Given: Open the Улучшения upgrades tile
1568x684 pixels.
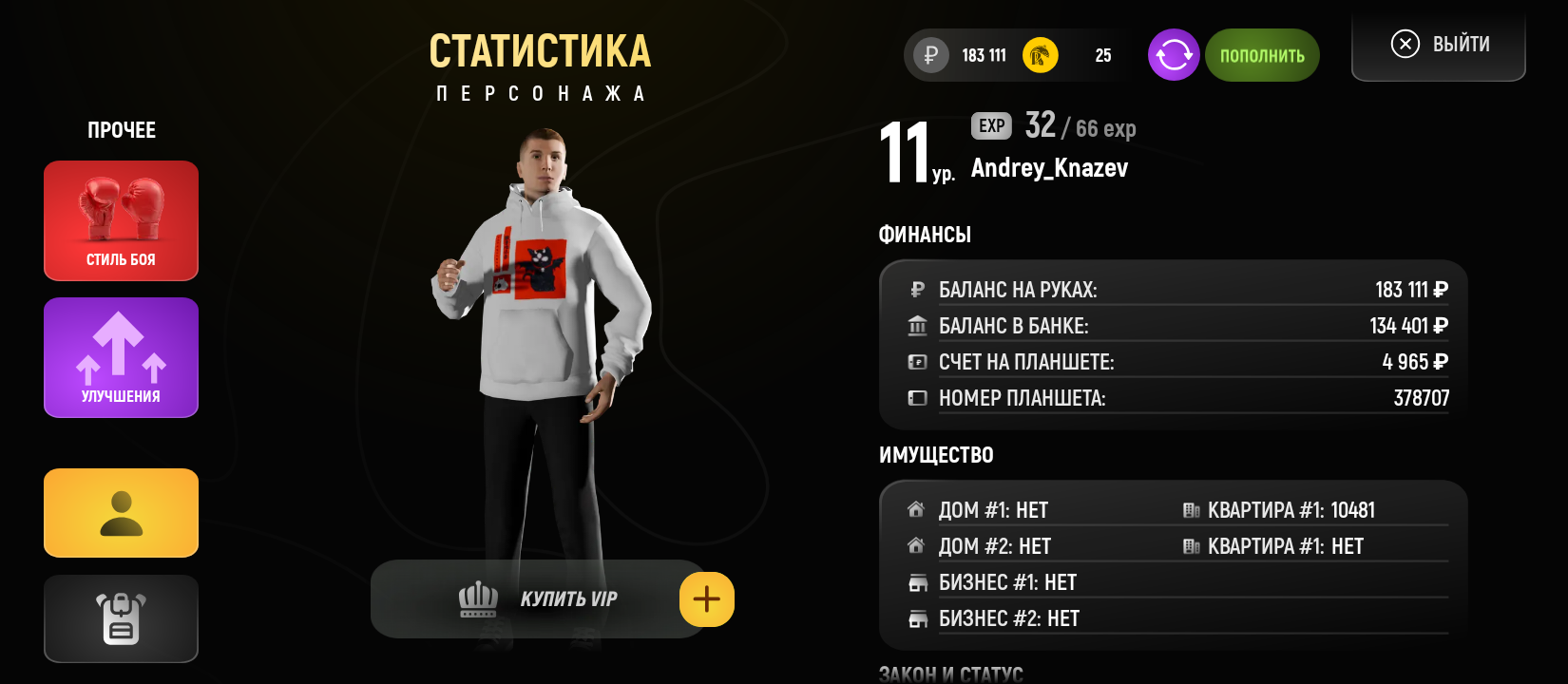Looking at the screenshot, I should pos(121,357).
